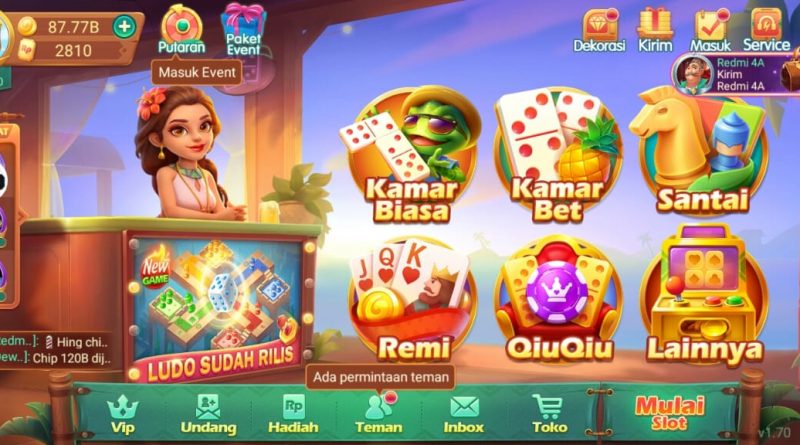This screenshot has width=800, height=445.
Task: Open Lainnya for more games
Action: (x=703, y=302)
